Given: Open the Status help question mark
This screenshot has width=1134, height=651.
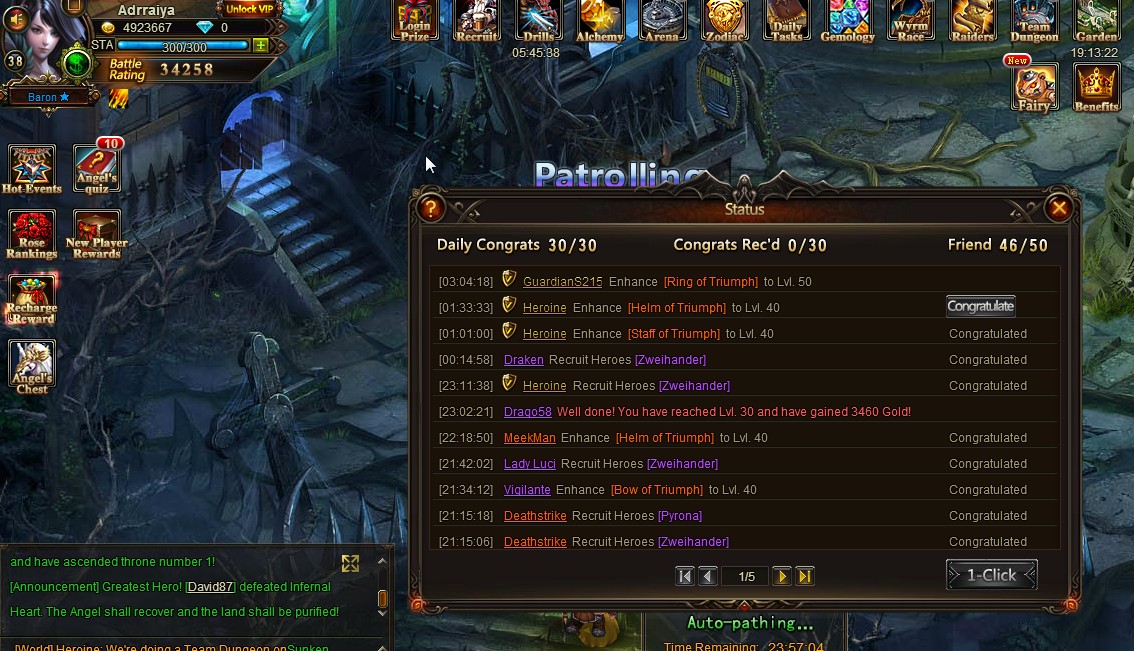Looking at the screenshot, I should 431,208.
